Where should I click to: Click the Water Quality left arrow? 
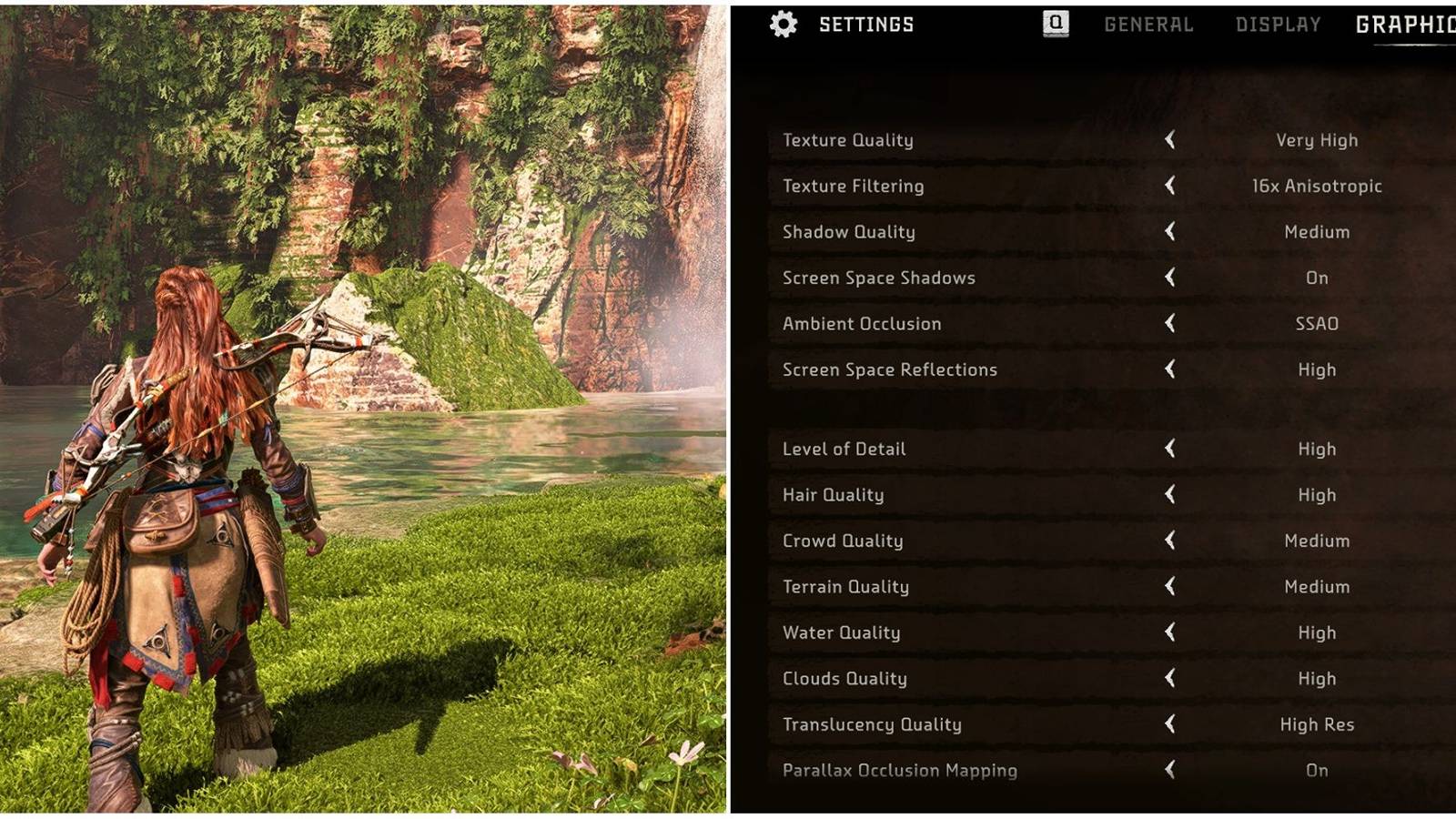point(1172,632)
